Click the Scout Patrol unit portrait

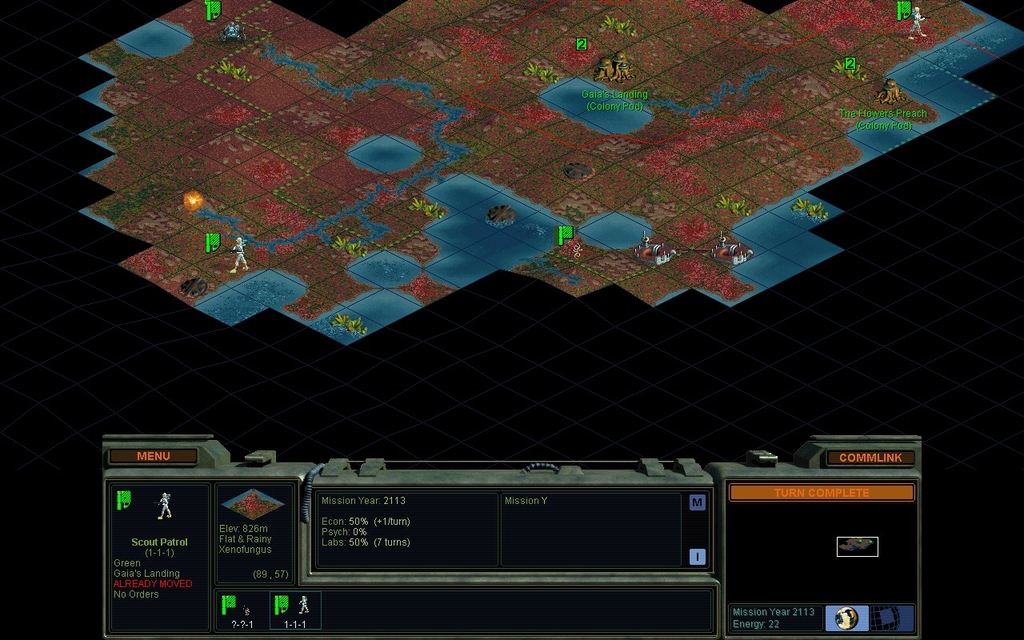(164, 506)
